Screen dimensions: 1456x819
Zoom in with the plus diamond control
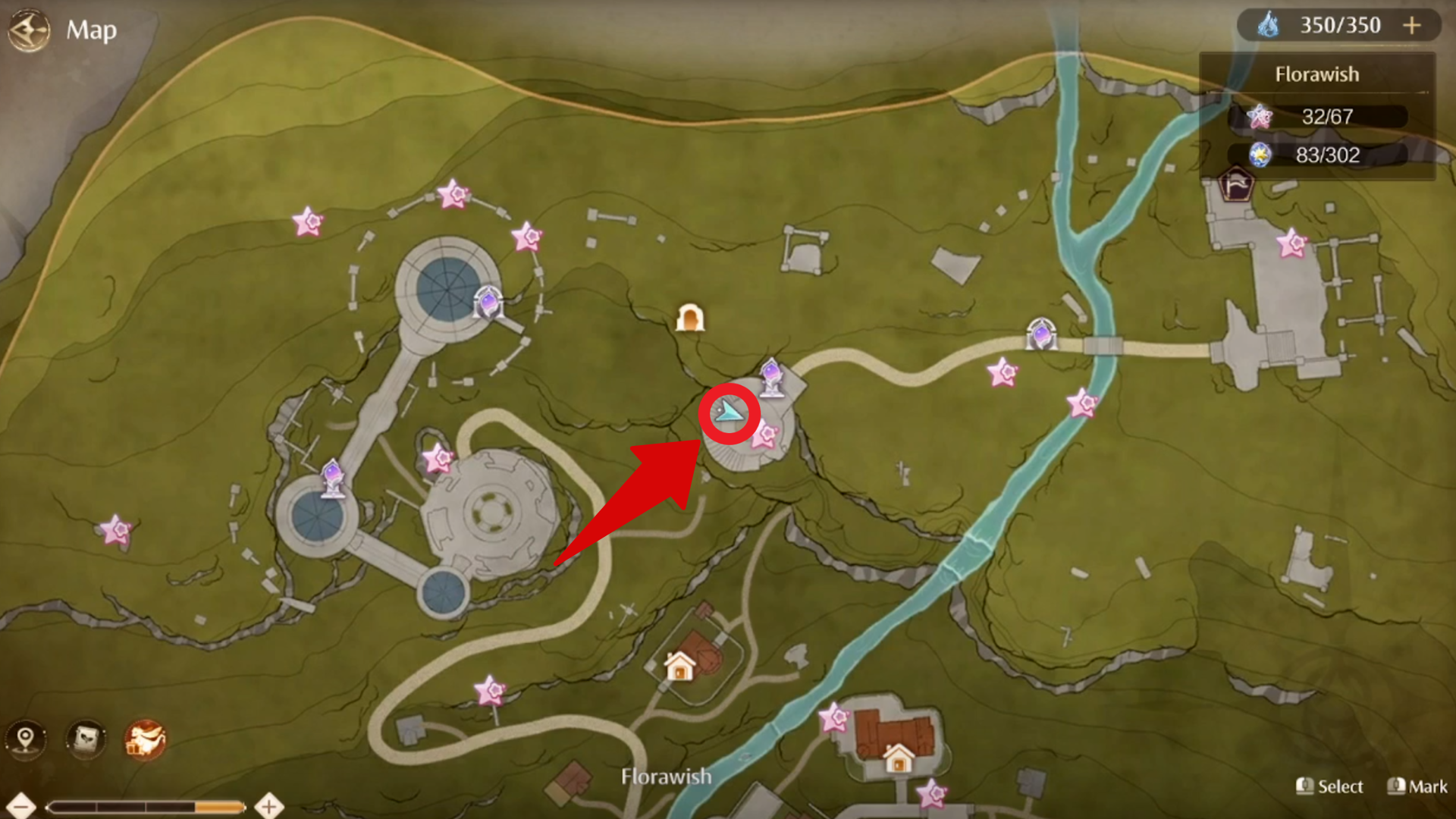(269, 807)
